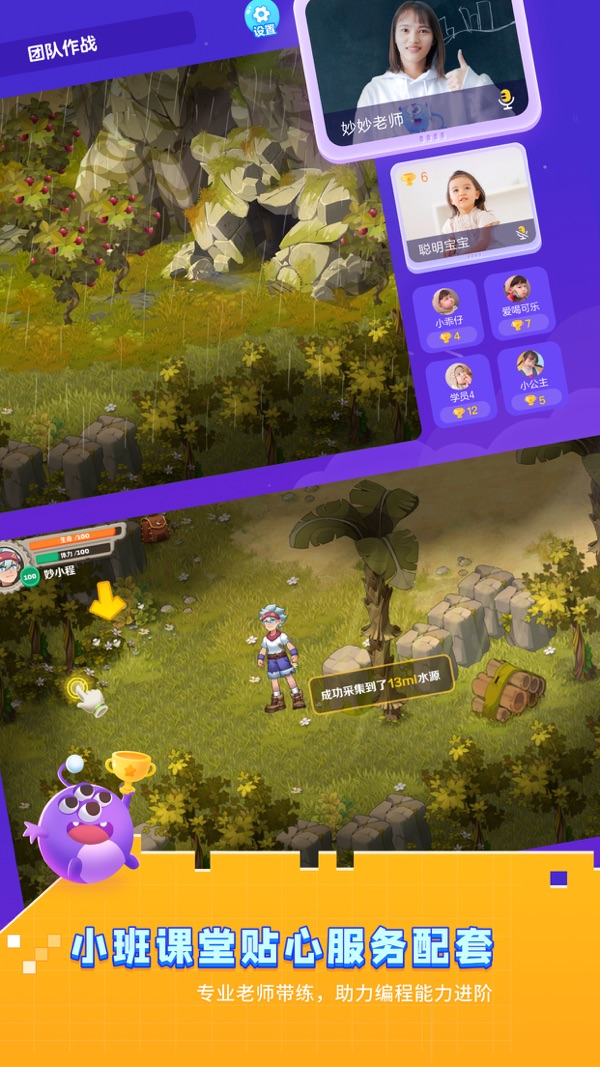Open the 妙小程 player avatar portrait
The width and height of the screenshot is (600, 1067).
click(x=12, y=562)
